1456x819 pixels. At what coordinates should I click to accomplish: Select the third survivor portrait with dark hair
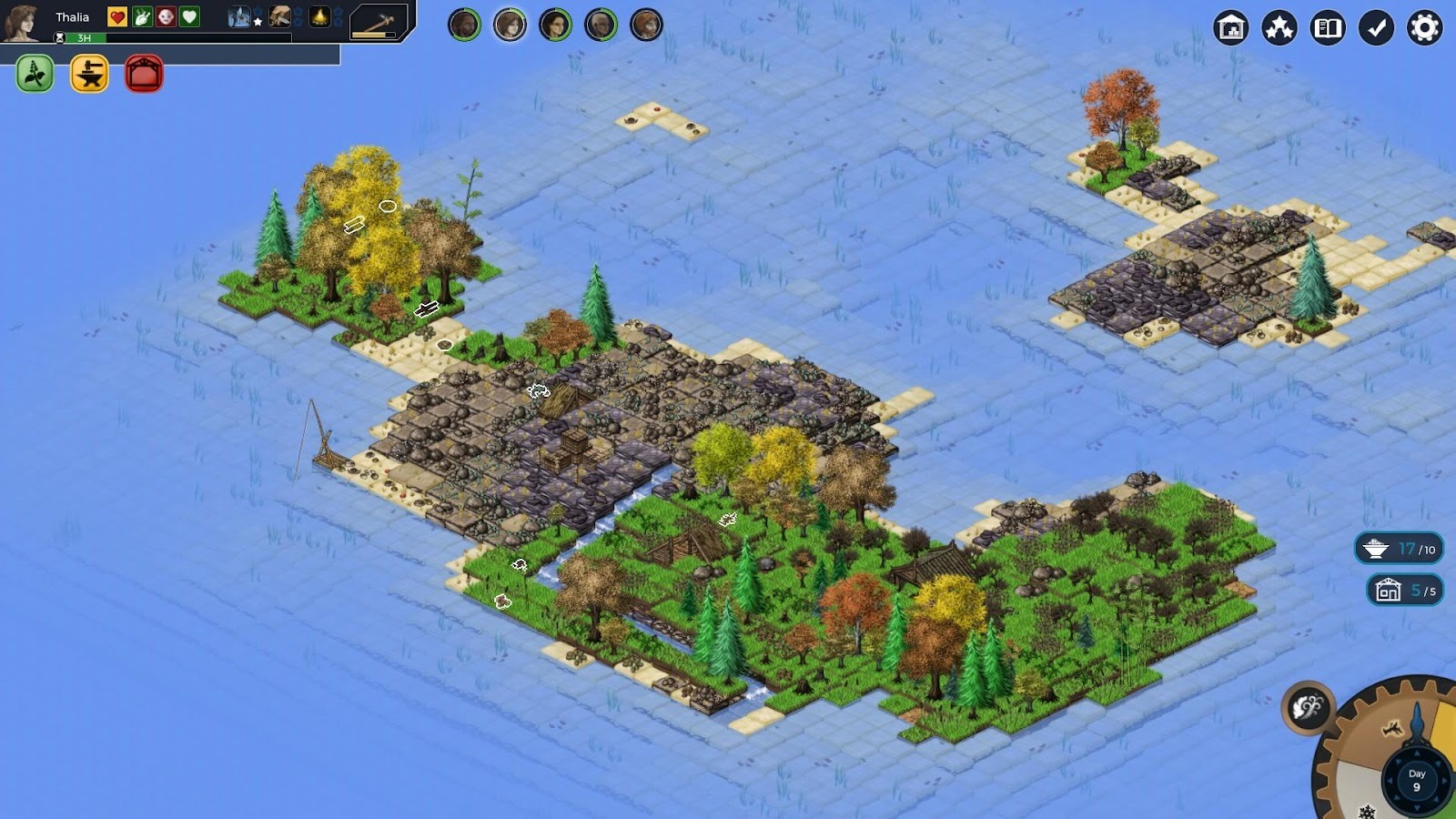pos(555,25)
